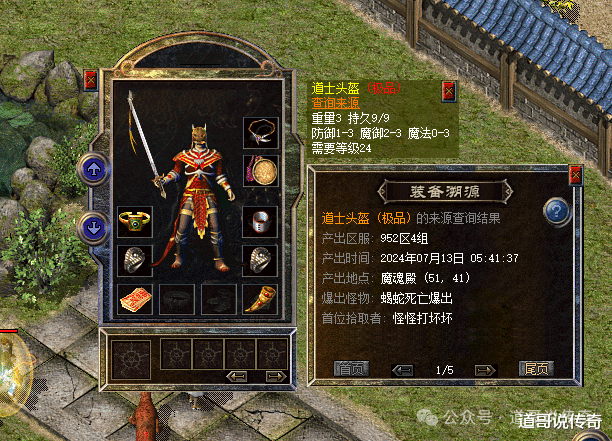Viewport: 612px width, 441px height.
Task: Close the equipment source tracing panel
Action: point(575,175)
